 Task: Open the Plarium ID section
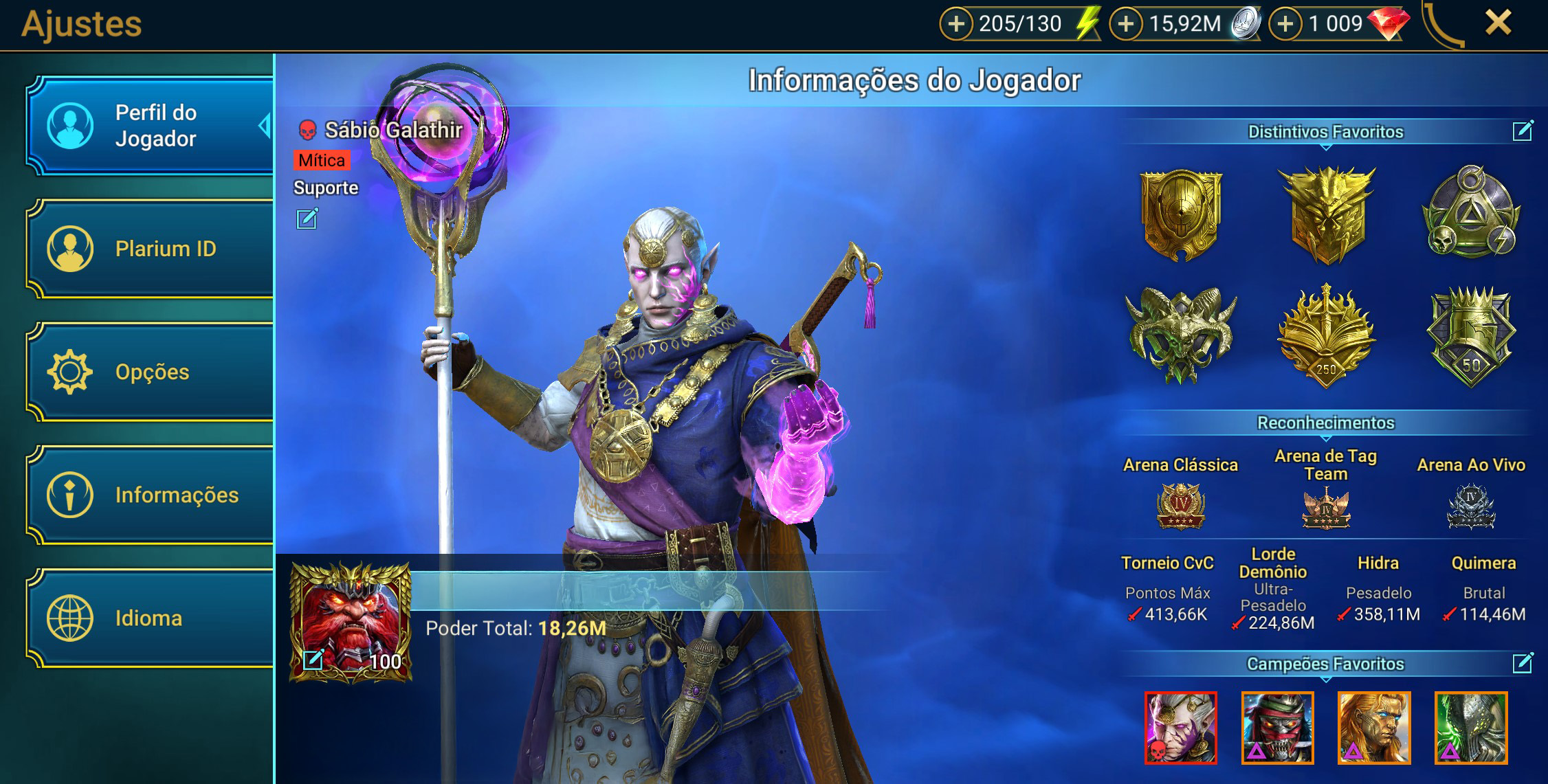[150, 249]
